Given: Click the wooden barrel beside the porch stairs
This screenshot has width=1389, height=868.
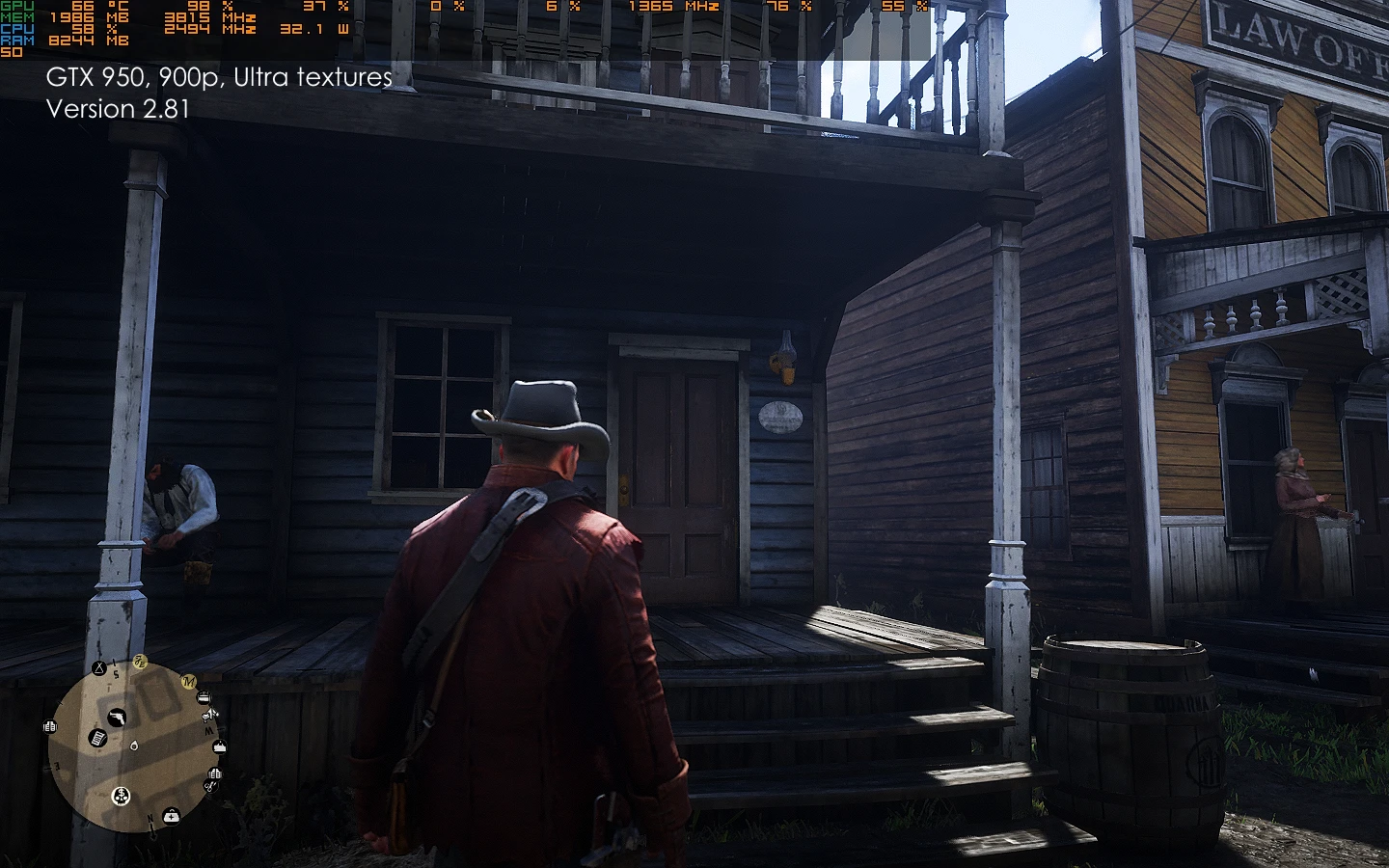Looking at the screenshot, I should click(x=1124, y=733).
